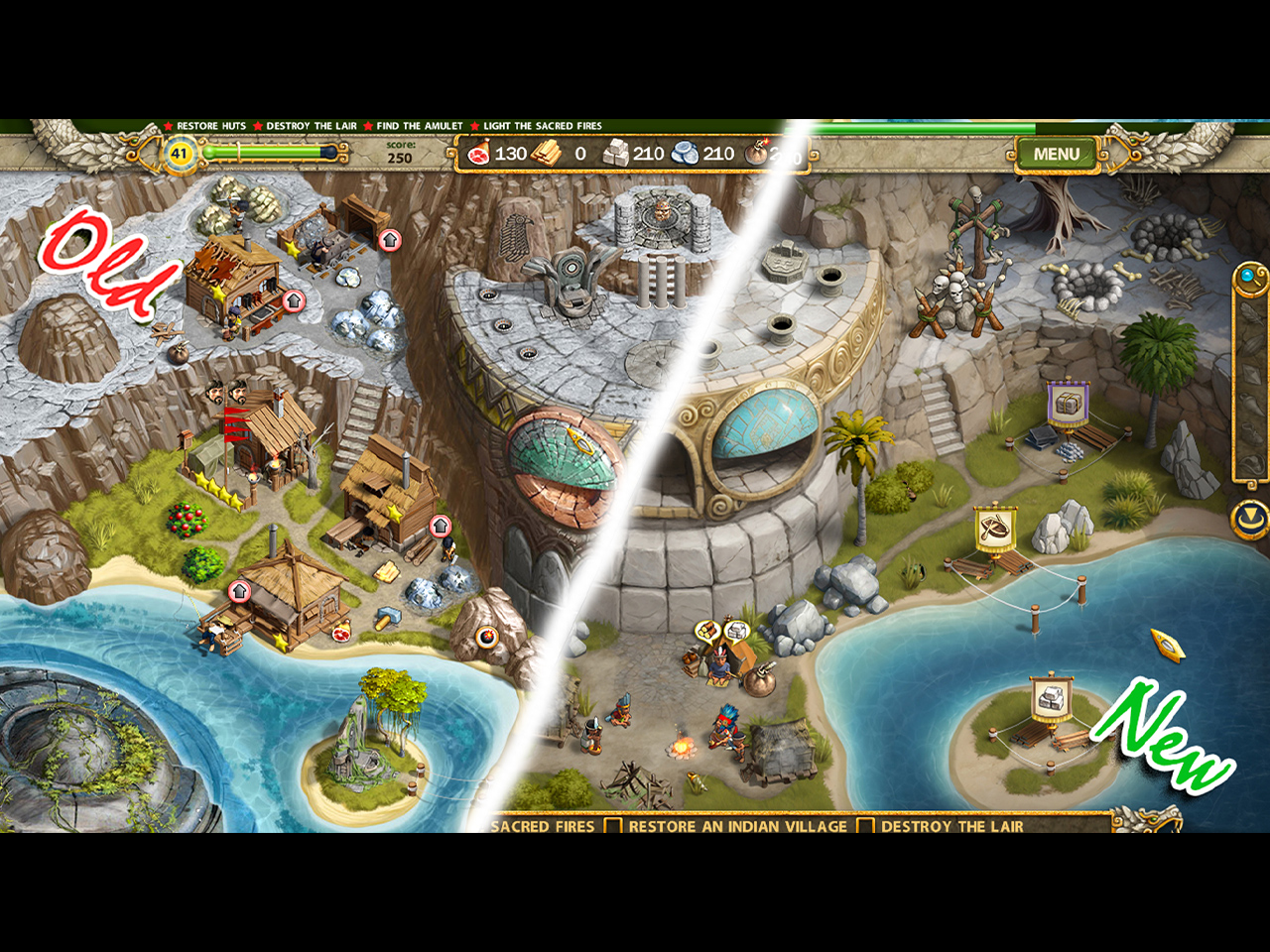Select the purple stone-block build banner
This screenshot has width=1270, height=952.
1068,402
